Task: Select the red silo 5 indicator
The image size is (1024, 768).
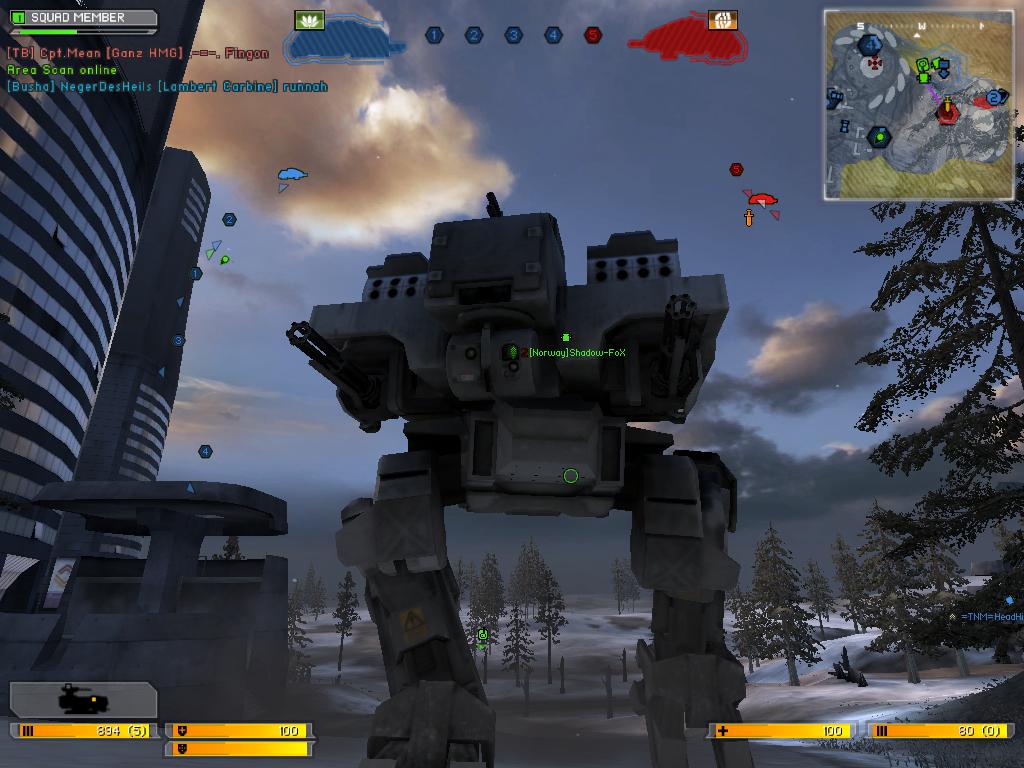Action: coord(593,35)
